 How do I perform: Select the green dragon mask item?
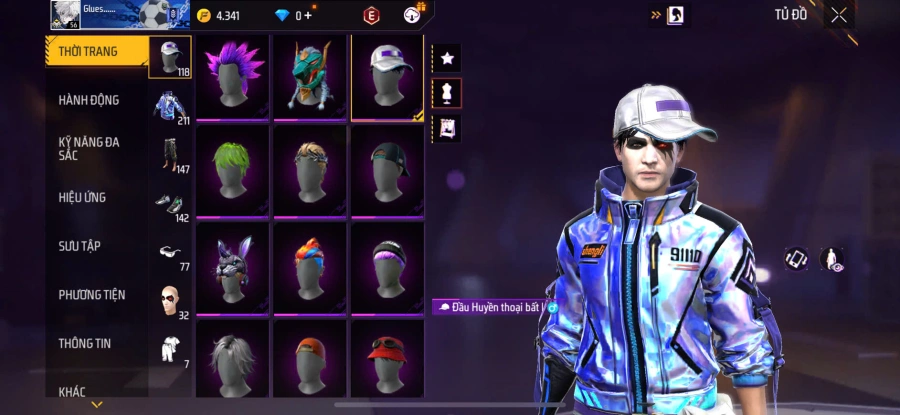(309, 76)
